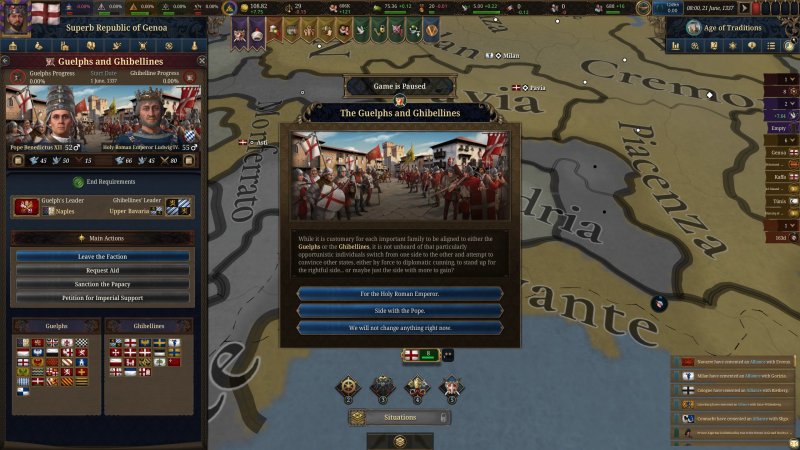
Task: Choose Sanction the Papacy action
Action: pyautogui.click(x=102, y=285)
